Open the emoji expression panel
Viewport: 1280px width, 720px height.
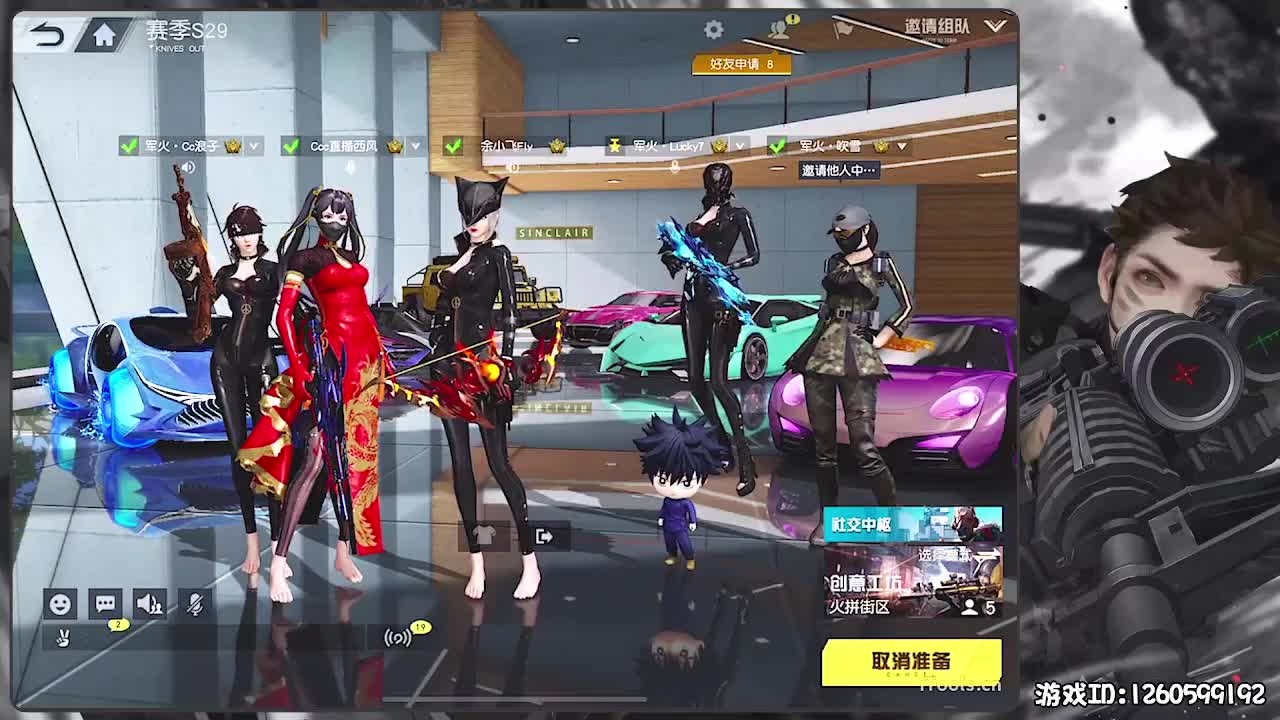click(60, 605)
